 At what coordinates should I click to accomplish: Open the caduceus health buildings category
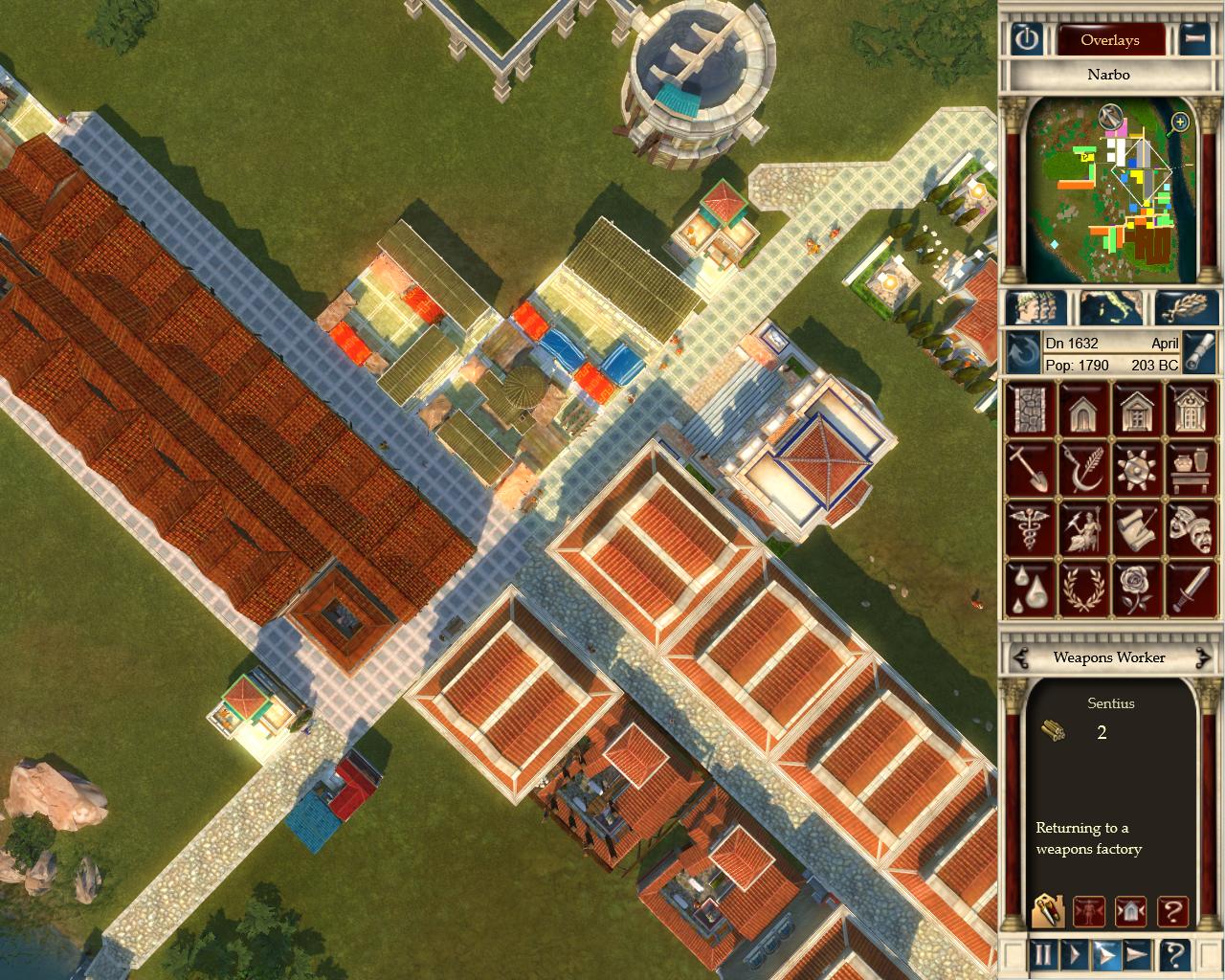pos(1030,529)
